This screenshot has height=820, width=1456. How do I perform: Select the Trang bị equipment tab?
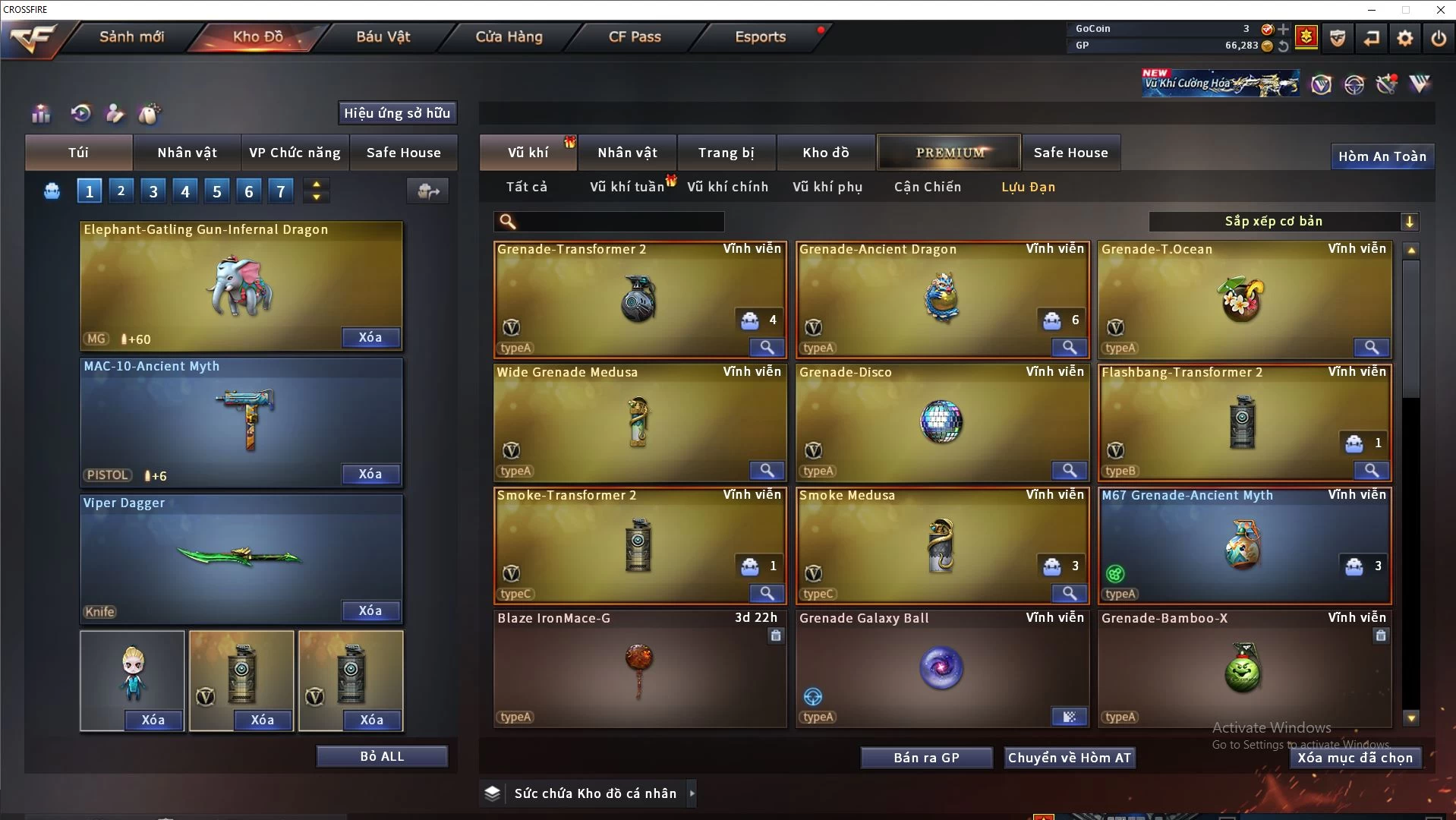click(x=726, y=153)
